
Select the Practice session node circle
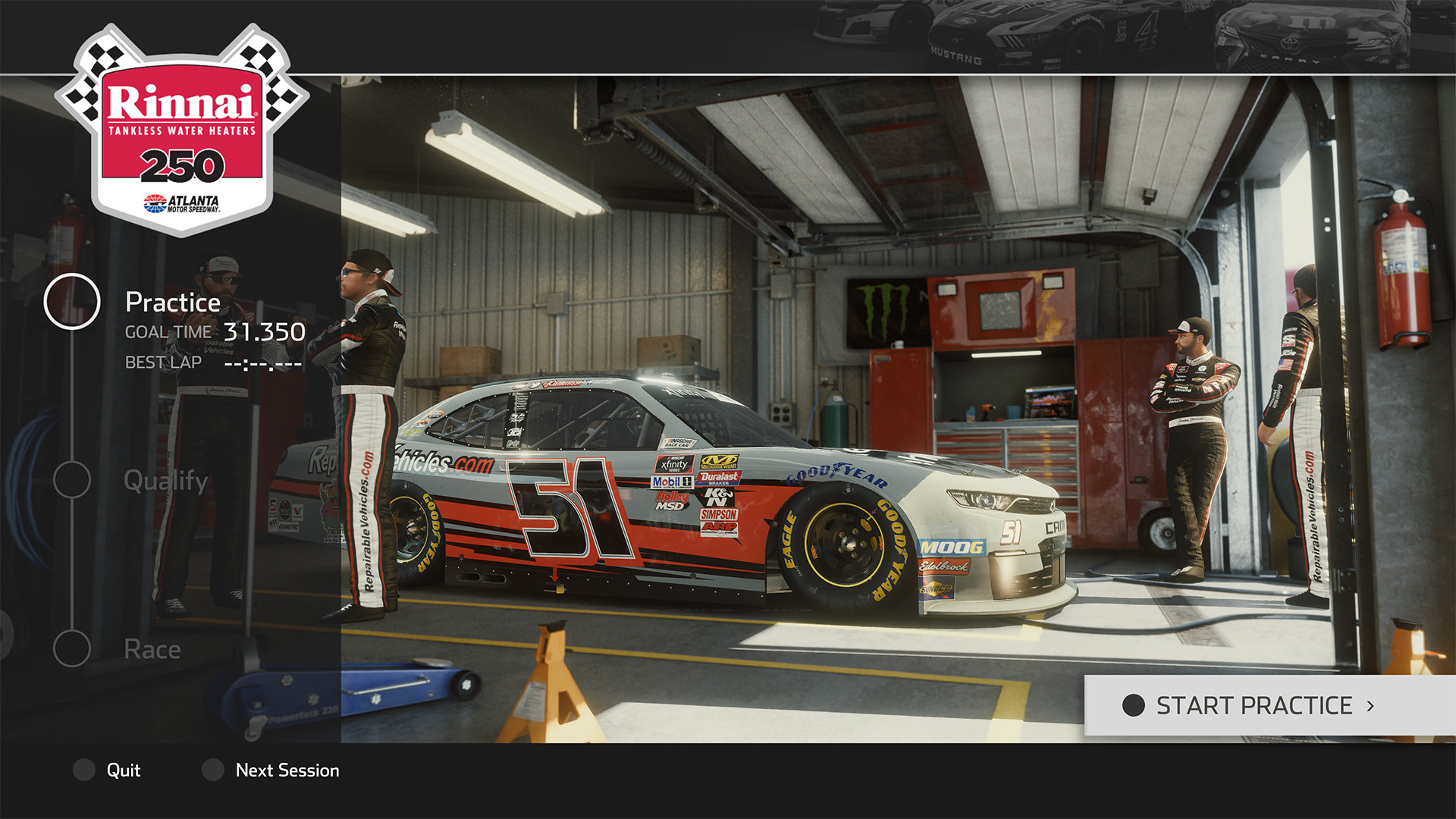(72, 302)
